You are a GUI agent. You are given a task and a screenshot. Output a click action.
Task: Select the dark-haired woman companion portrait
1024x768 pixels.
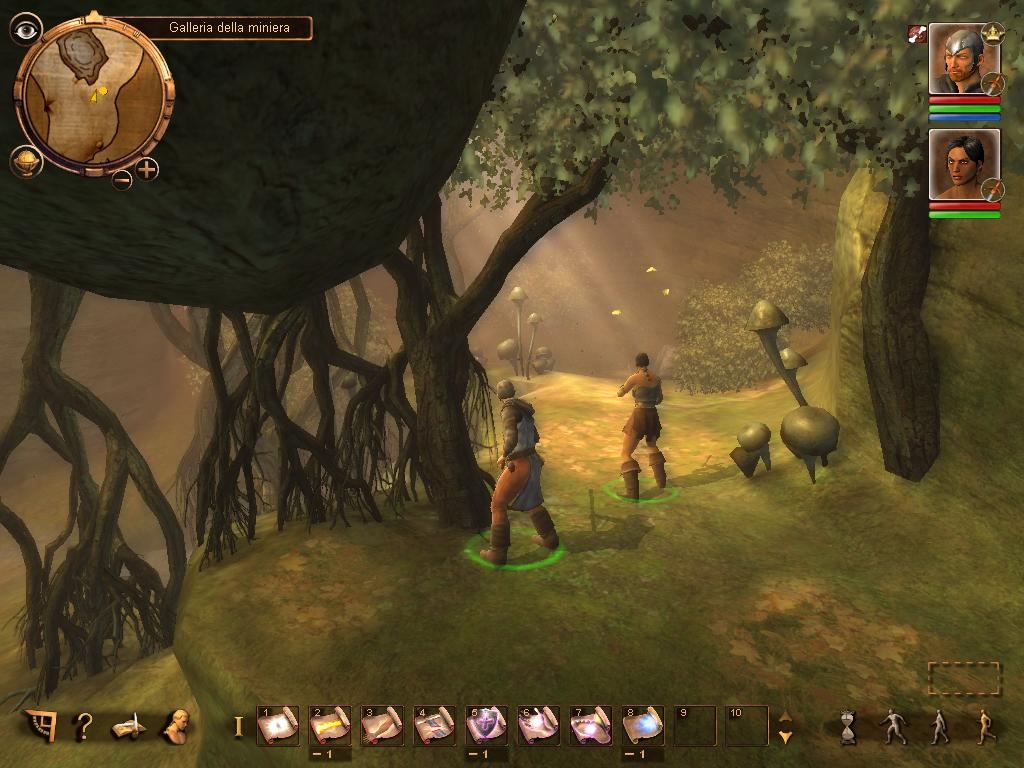coord(963,163)
